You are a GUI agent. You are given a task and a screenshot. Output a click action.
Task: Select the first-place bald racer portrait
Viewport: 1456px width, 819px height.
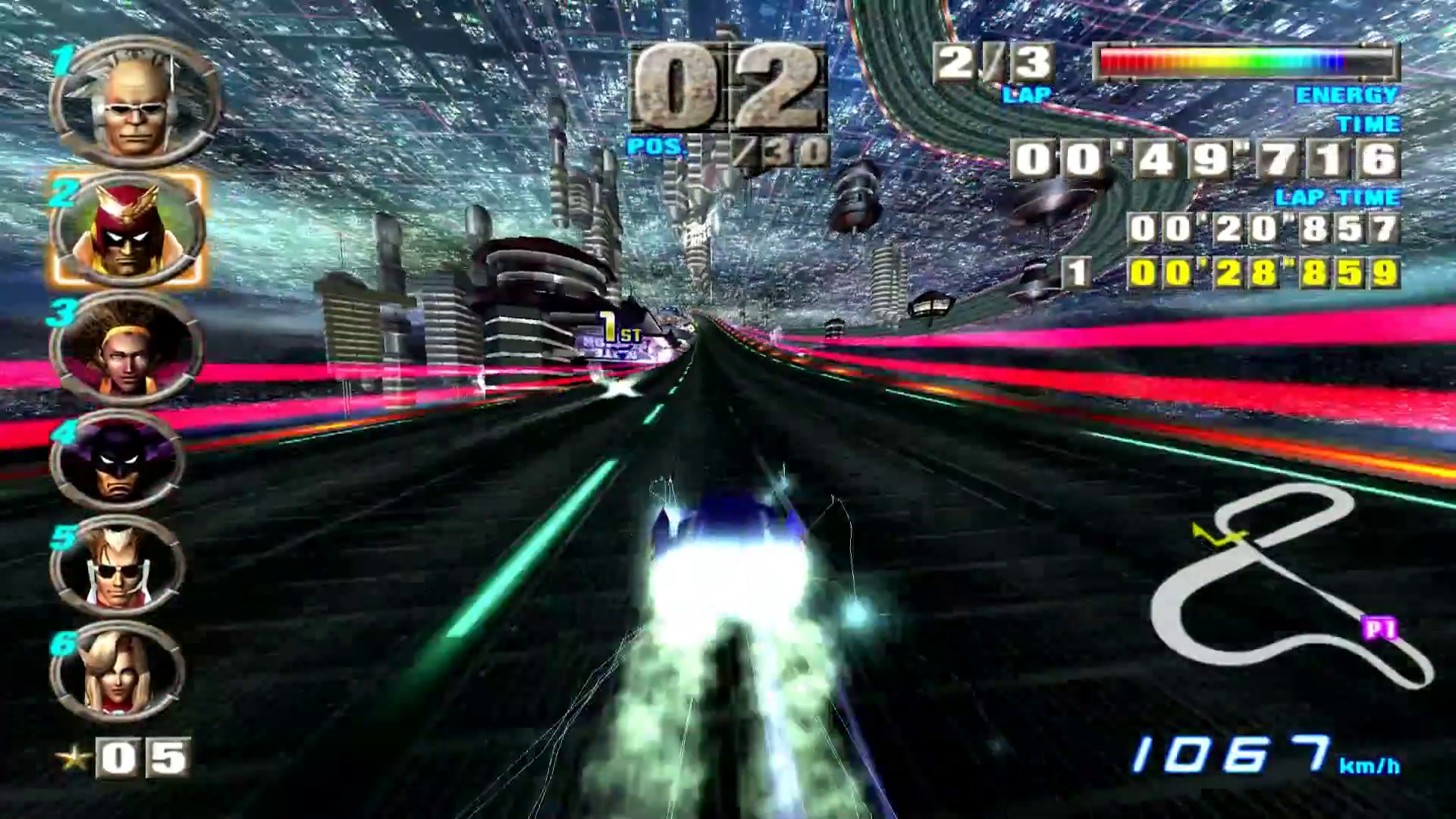click(x=134, y=102)
